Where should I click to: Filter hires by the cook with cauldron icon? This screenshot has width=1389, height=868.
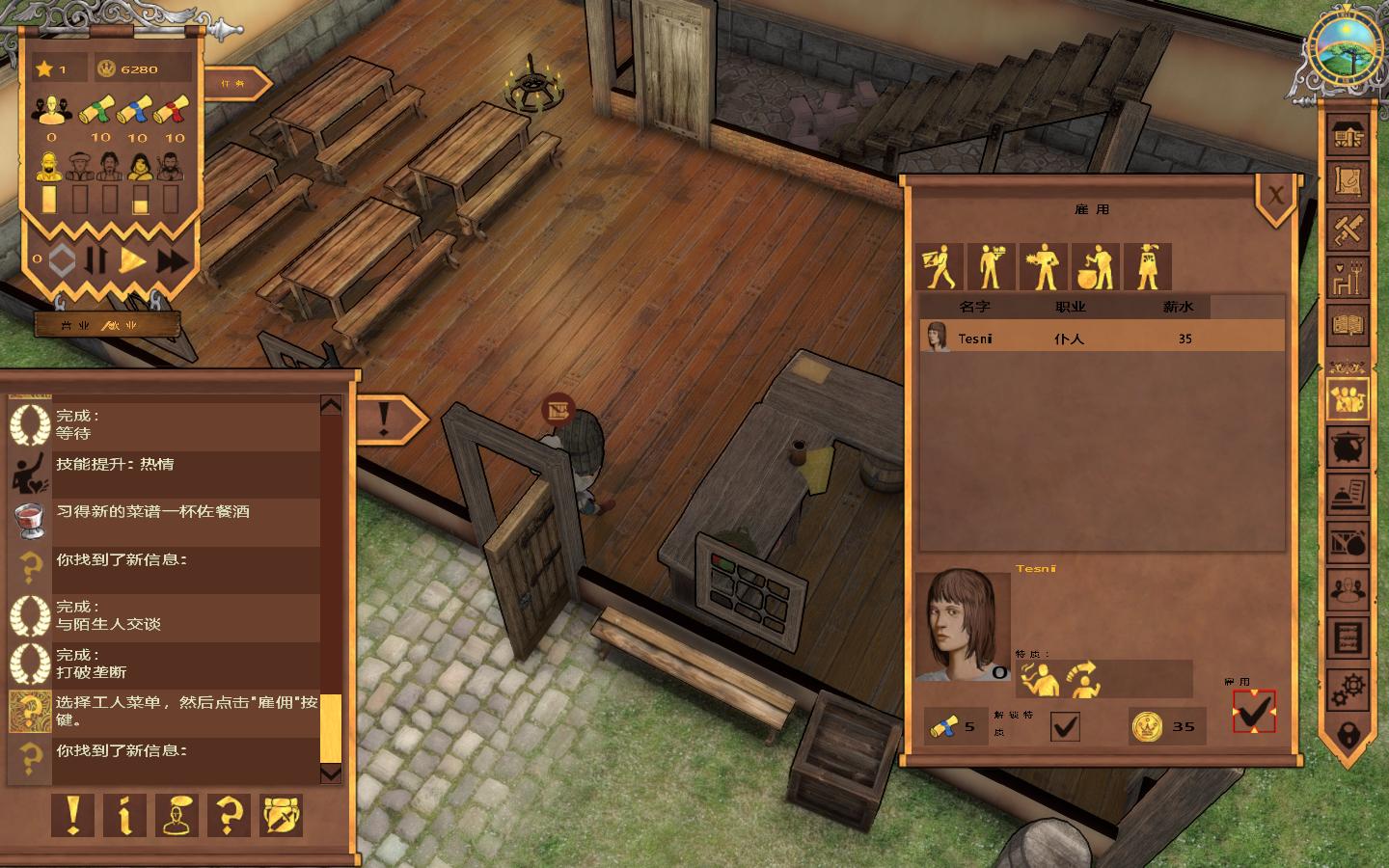coord(1095,267)
